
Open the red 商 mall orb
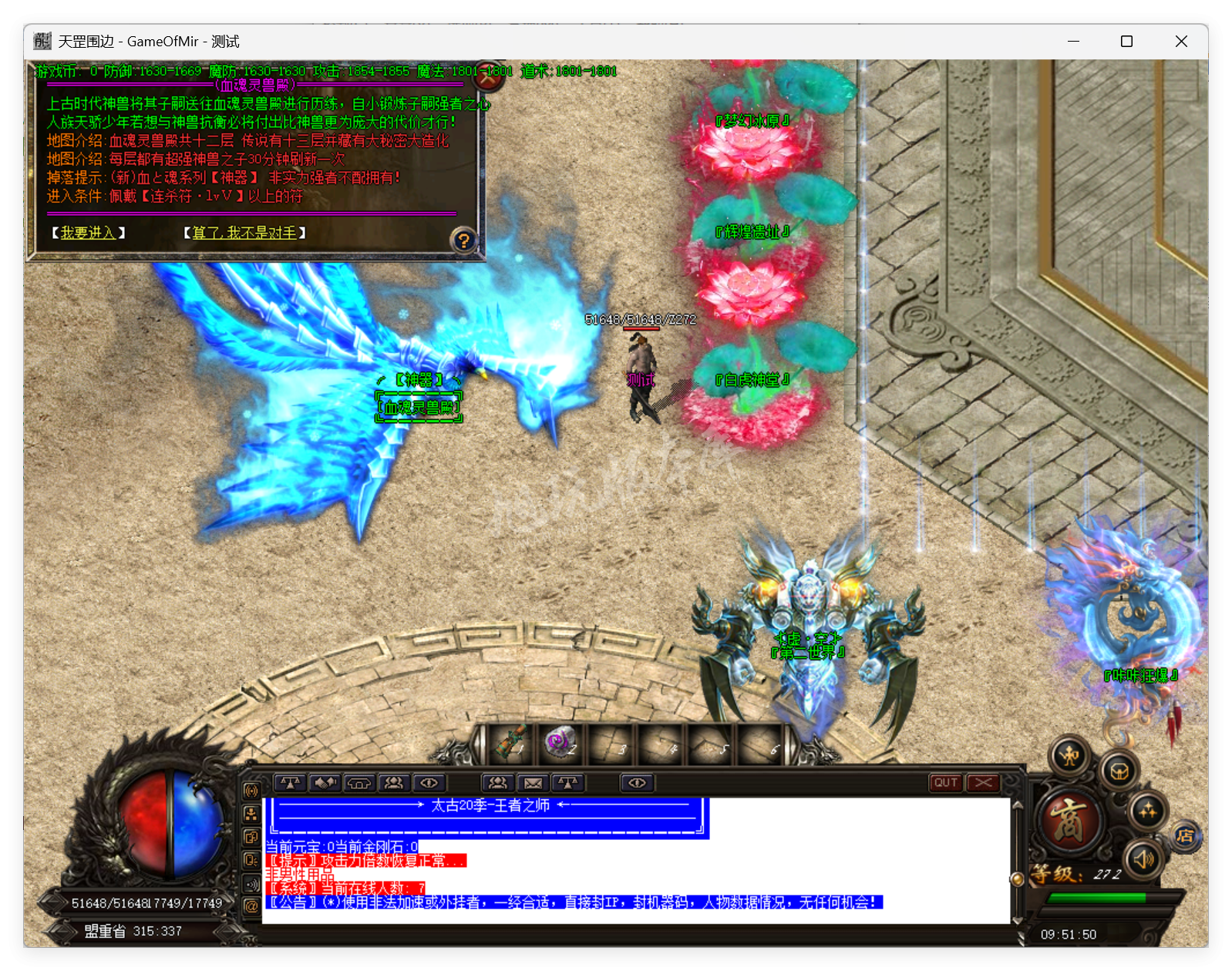(1069, 820)
